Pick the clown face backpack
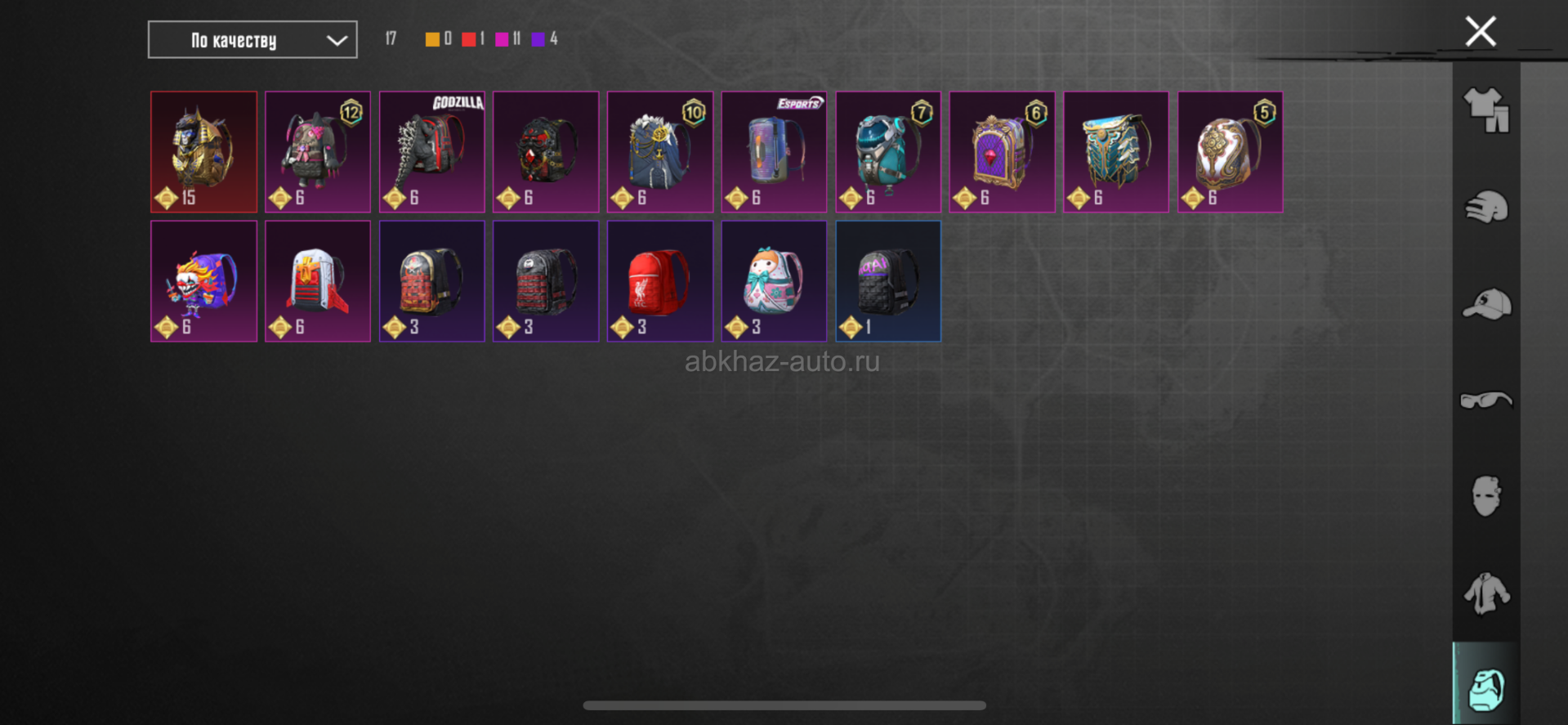The image size is (1568, 725). (203, 281)
